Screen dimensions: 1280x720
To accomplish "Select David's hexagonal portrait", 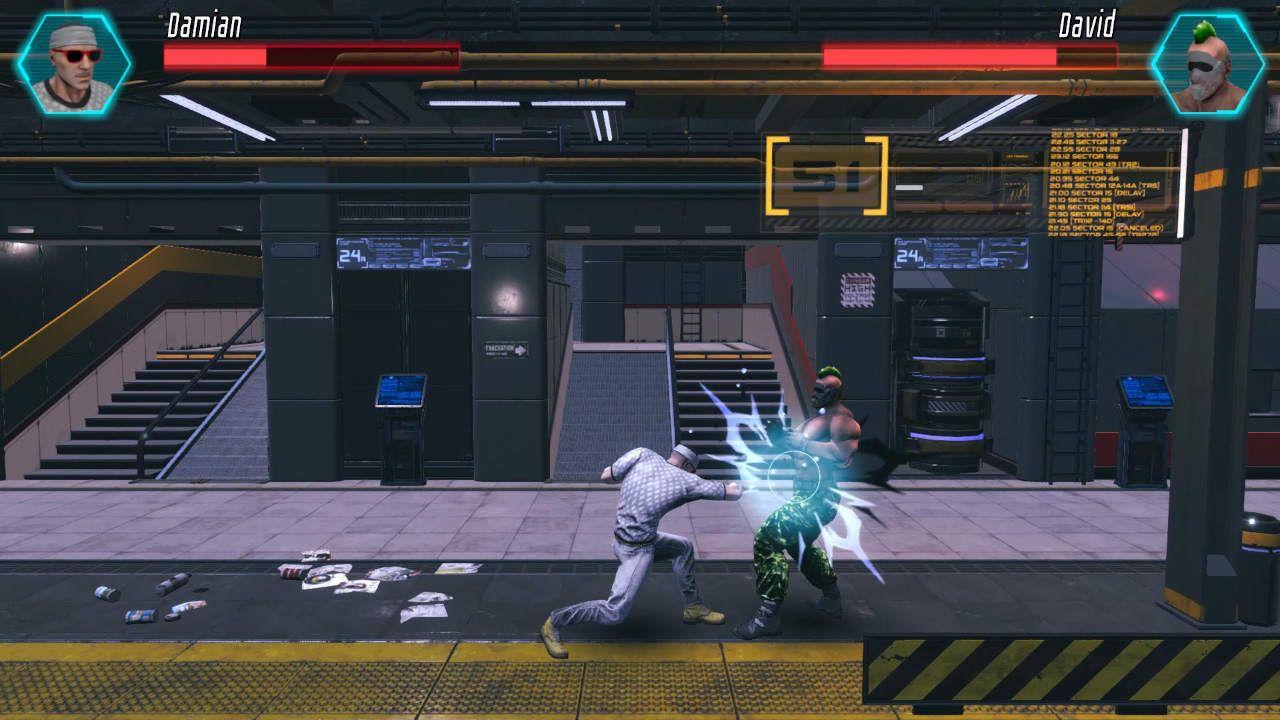I will 1208,63.
